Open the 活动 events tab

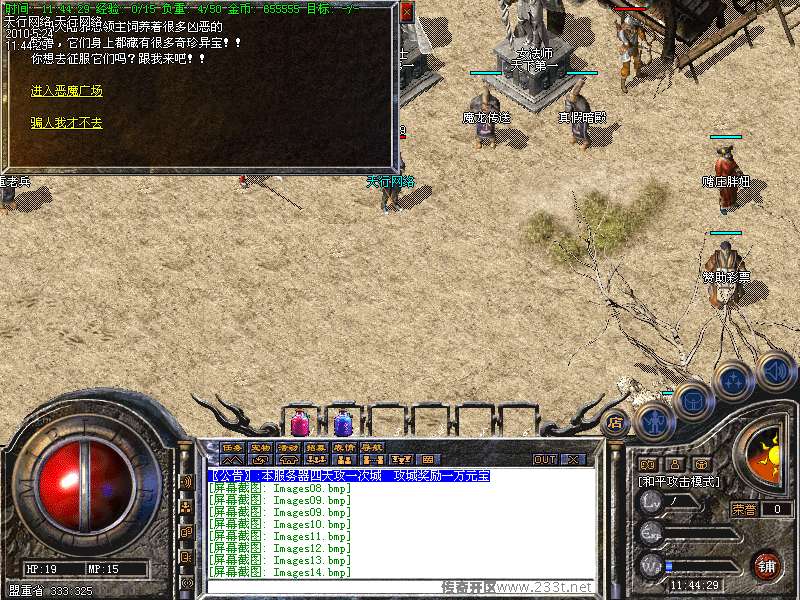point(288,447)
